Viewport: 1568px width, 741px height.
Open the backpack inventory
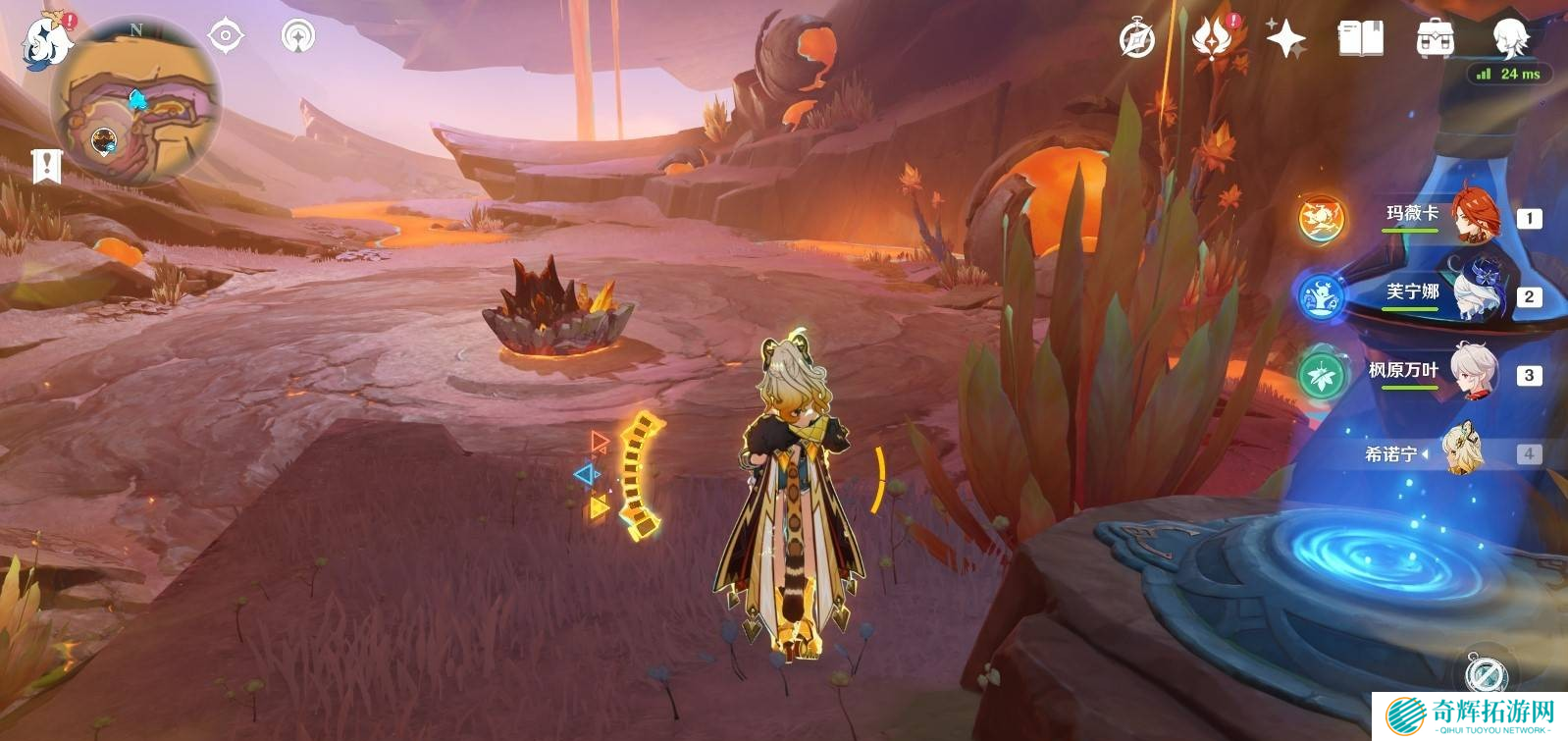coord(1435,39)
